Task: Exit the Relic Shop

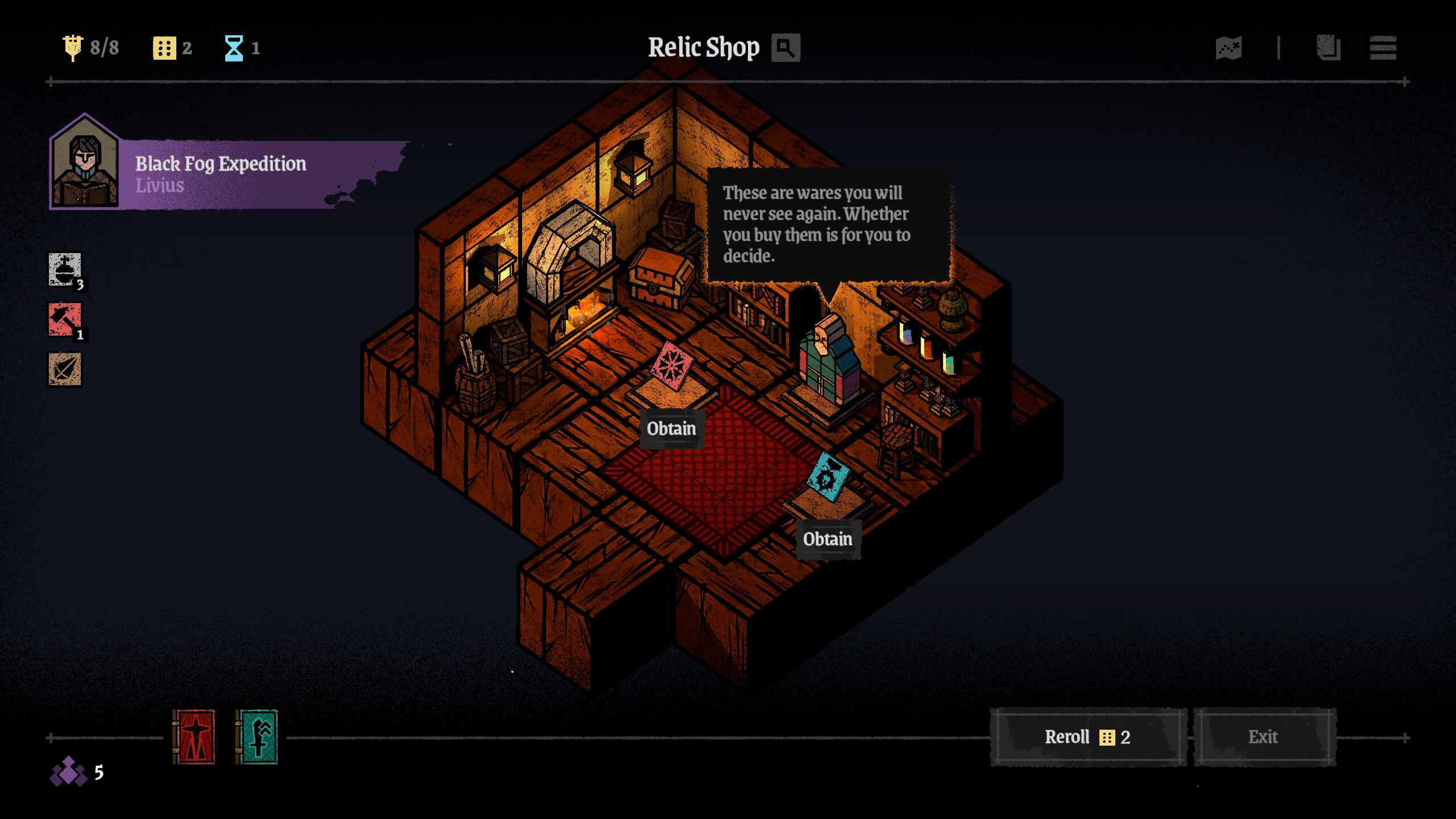Action: pyautogui.click(x=1264, y=737)
